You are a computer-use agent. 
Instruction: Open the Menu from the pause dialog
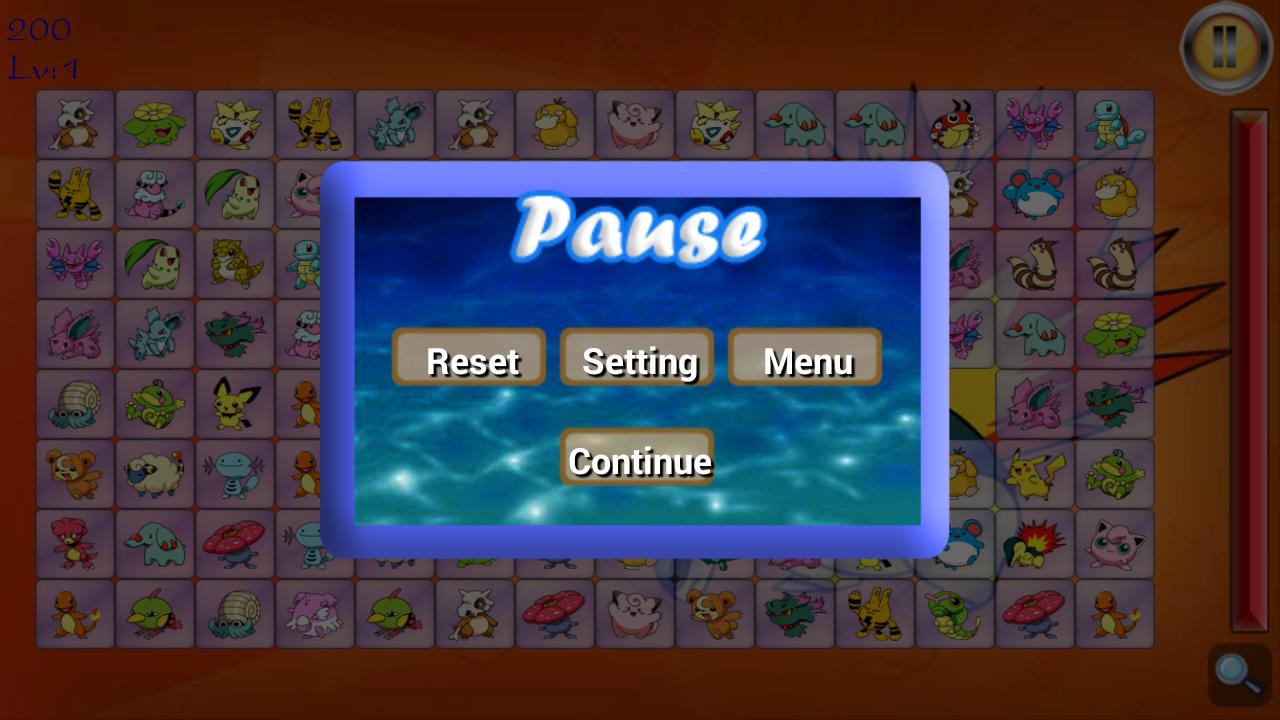click(806, 359)
